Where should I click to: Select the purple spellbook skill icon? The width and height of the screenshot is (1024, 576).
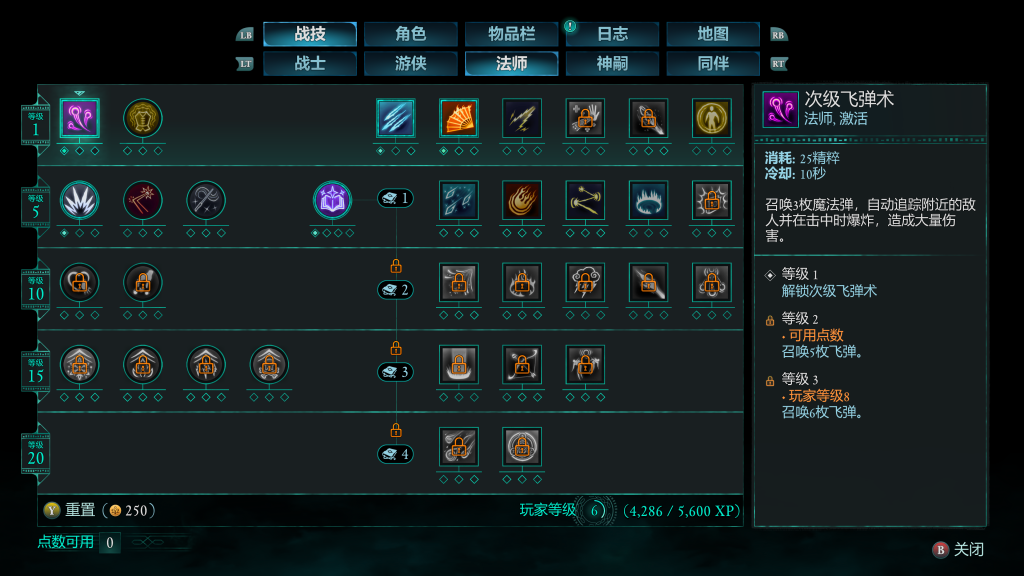coord(333,200)
